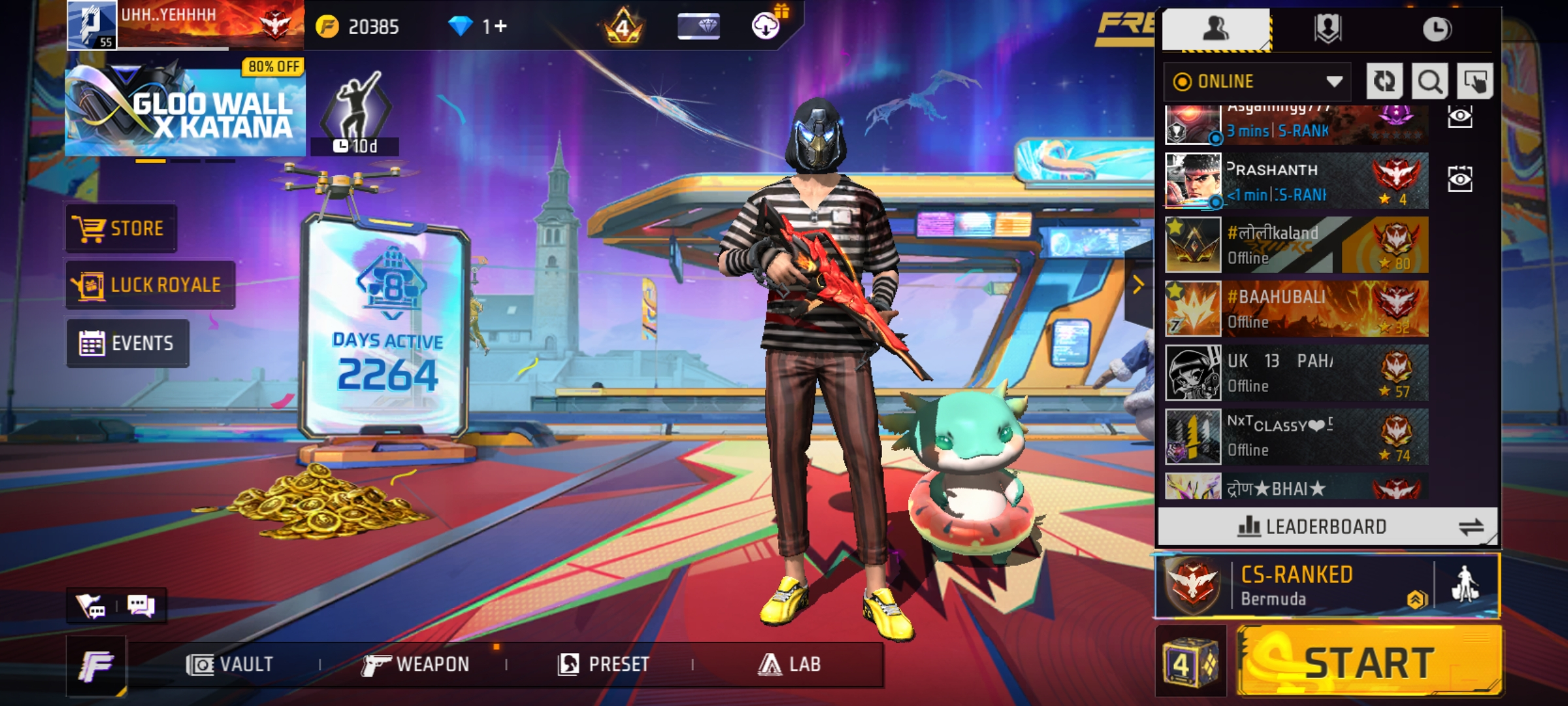The image size is (1568, 706).
Task: Search for a friend with magnifier icon
Action: (x=1429, y=82)
